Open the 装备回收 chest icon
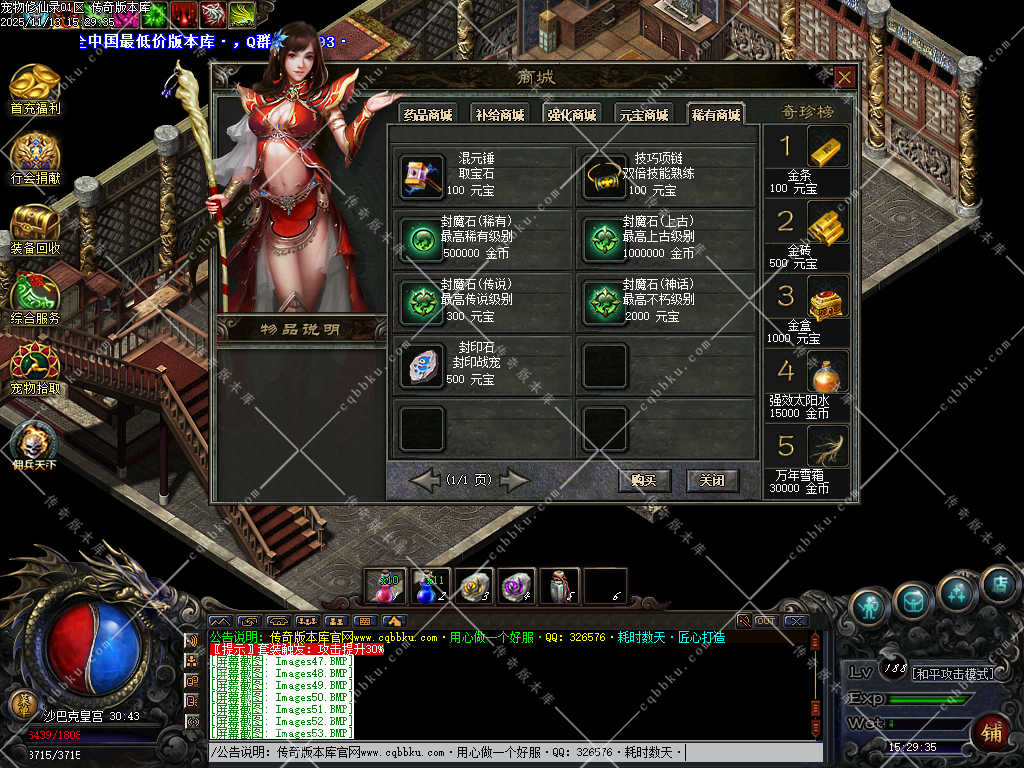Viewport: 1024px width, 768px height. [x=35, y=228]
